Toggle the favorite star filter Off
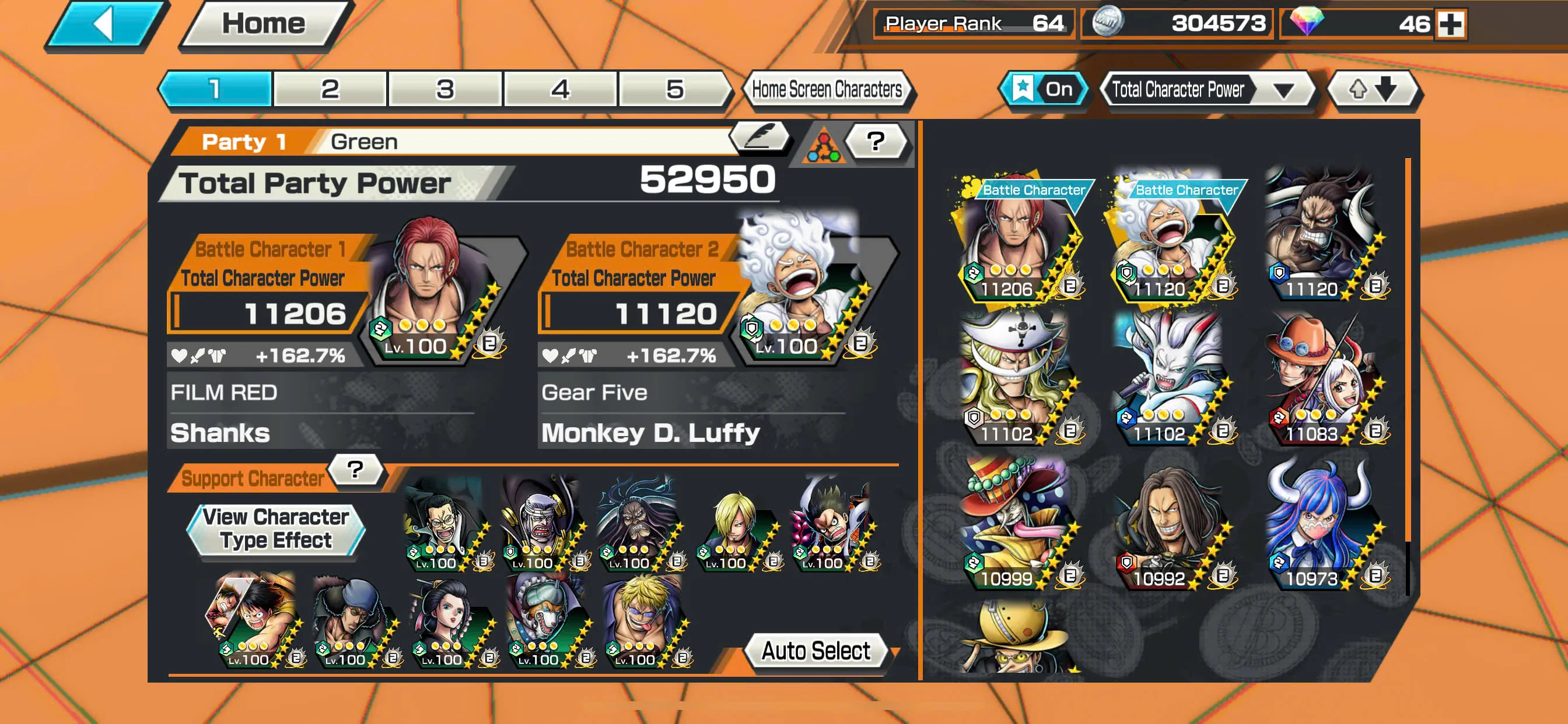Viewport: 1568px width, 724px height. click(1044, 89)
